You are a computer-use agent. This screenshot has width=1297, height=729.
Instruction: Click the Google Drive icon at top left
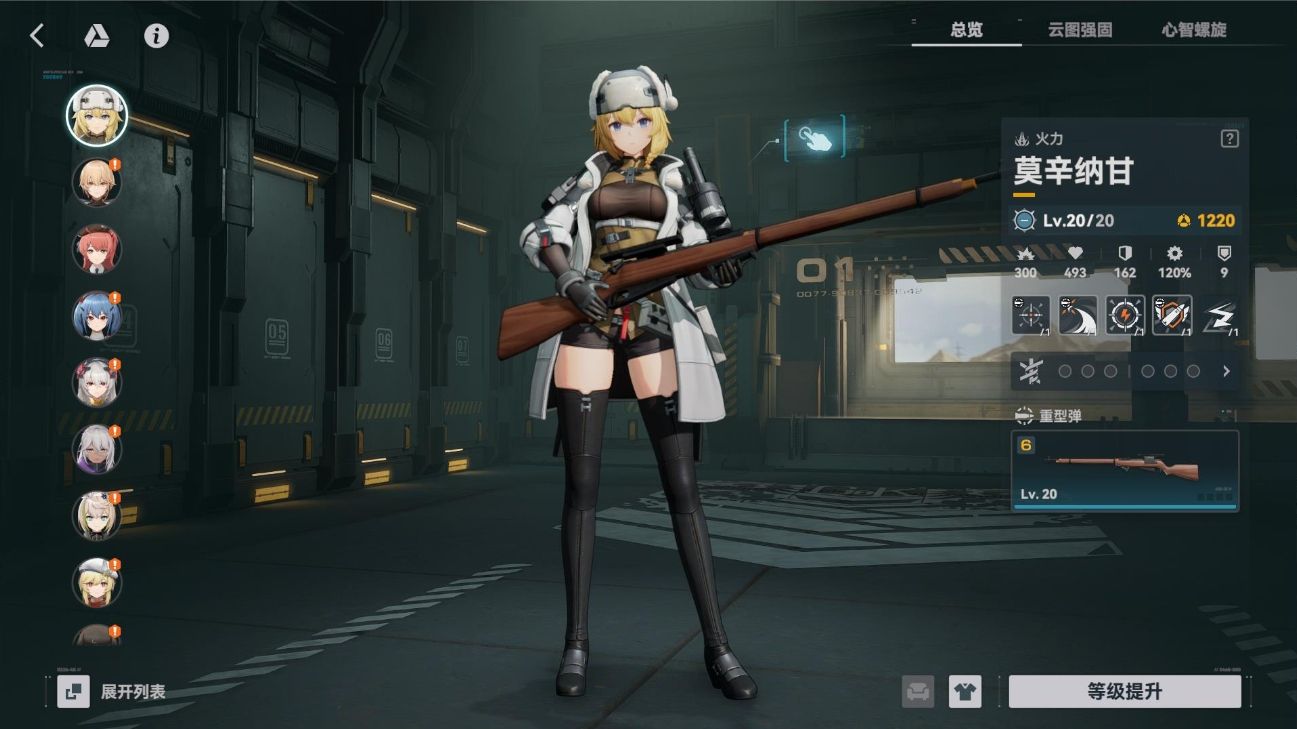[x=99, y=34]
